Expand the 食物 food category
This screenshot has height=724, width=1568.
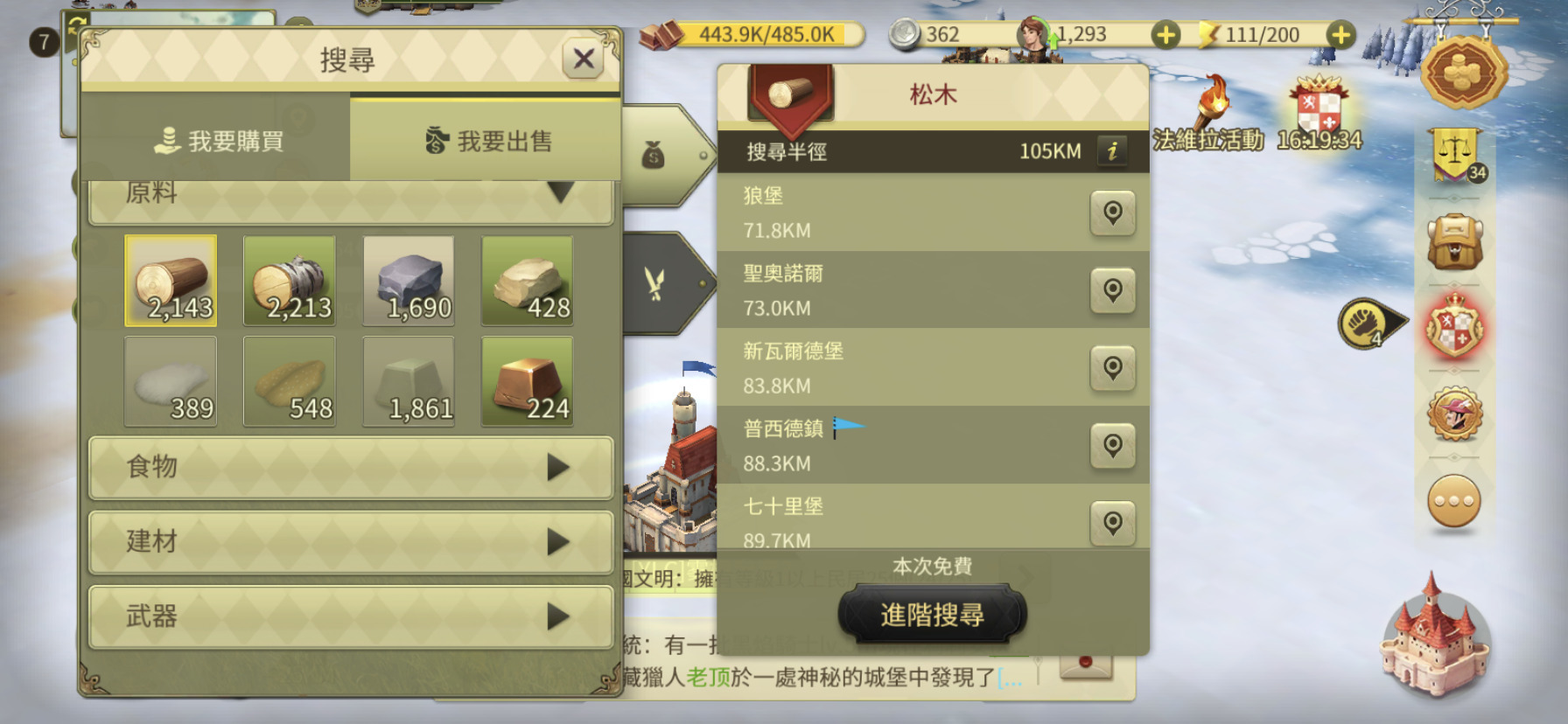click(350, 468)
